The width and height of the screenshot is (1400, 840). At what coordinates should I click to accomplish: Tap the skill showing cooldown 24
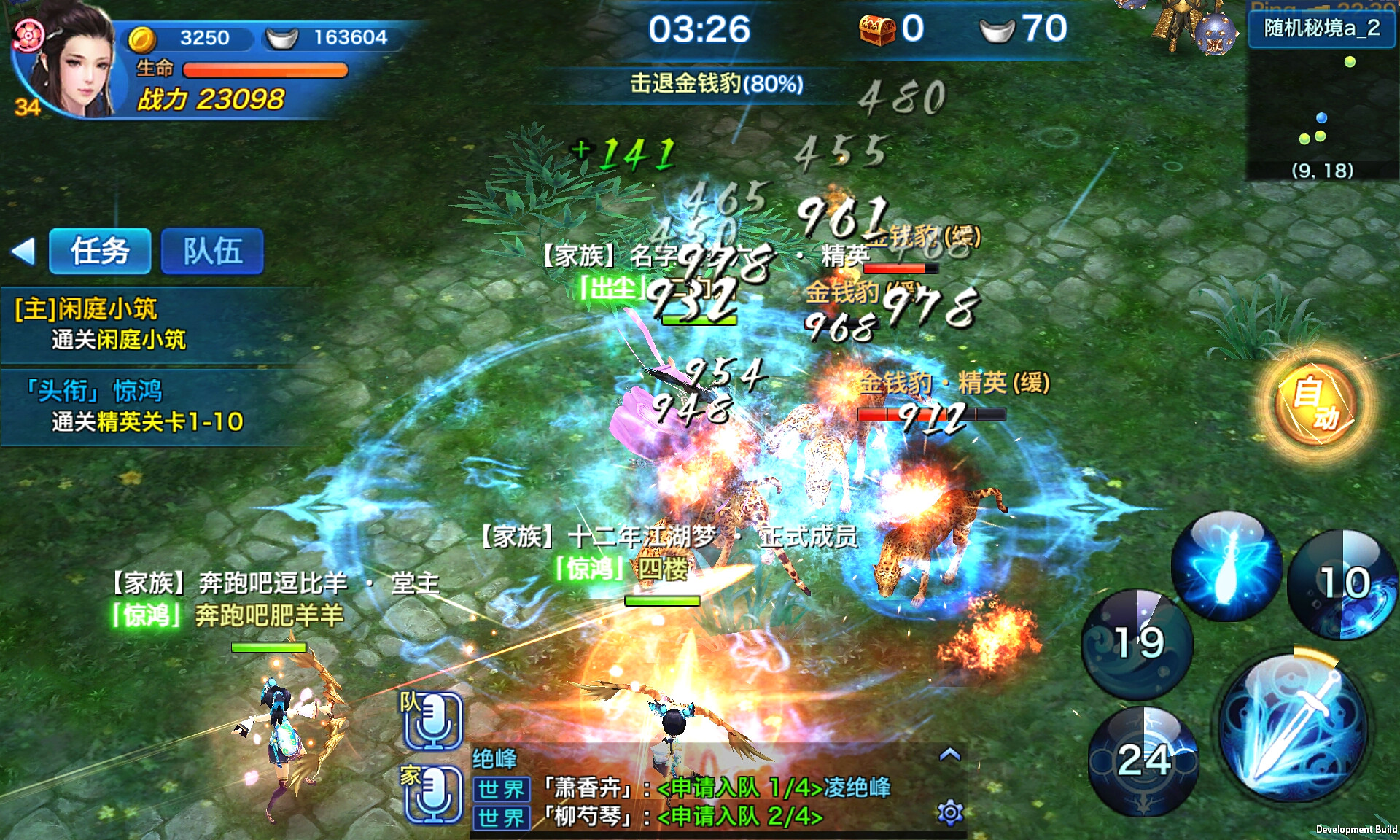1143,761
